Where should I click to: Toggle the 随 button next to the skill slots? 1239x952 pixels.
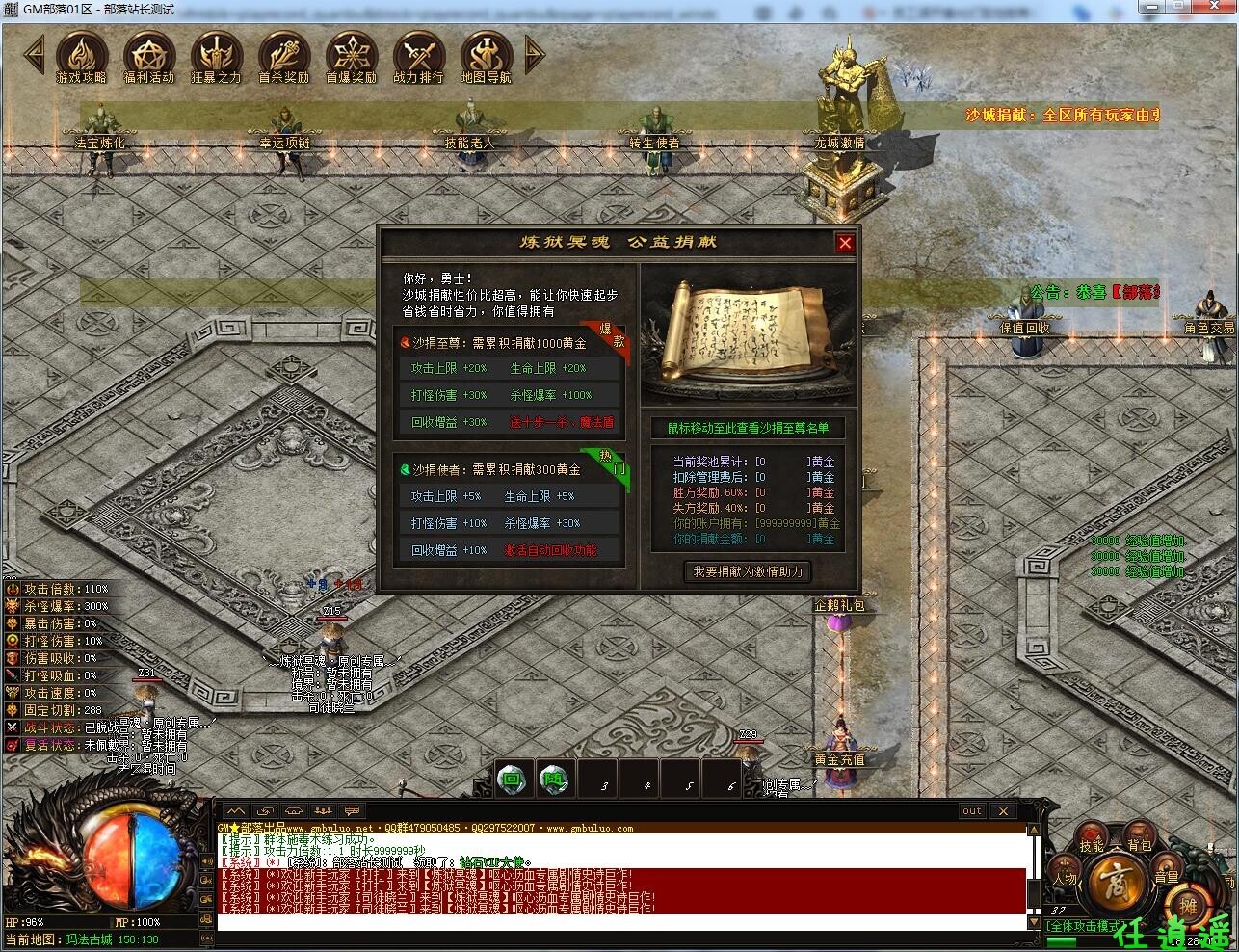coord(555,779)
